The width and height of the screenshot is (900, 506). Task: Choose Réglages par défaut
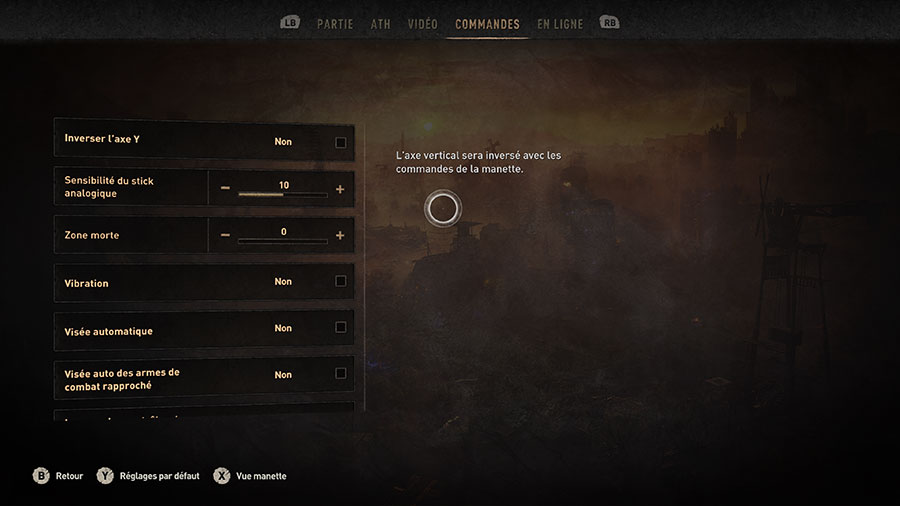tap(150, 476)
